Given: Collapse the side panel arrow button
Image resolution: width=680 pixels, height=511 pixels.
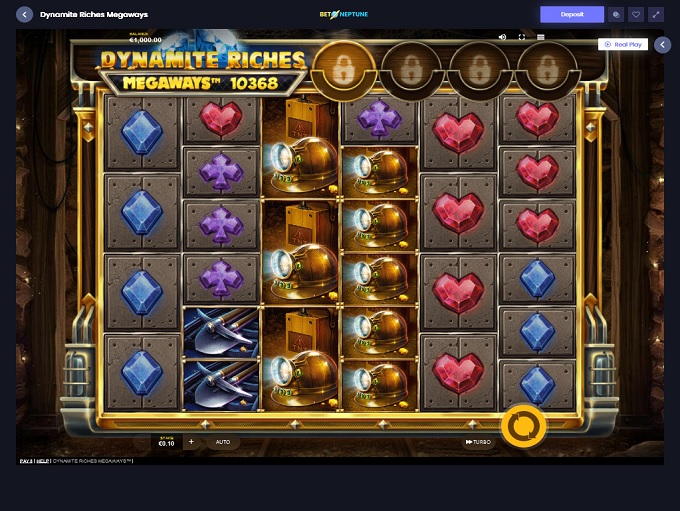Looking at the screenshot, I should (x=662, y=44).
